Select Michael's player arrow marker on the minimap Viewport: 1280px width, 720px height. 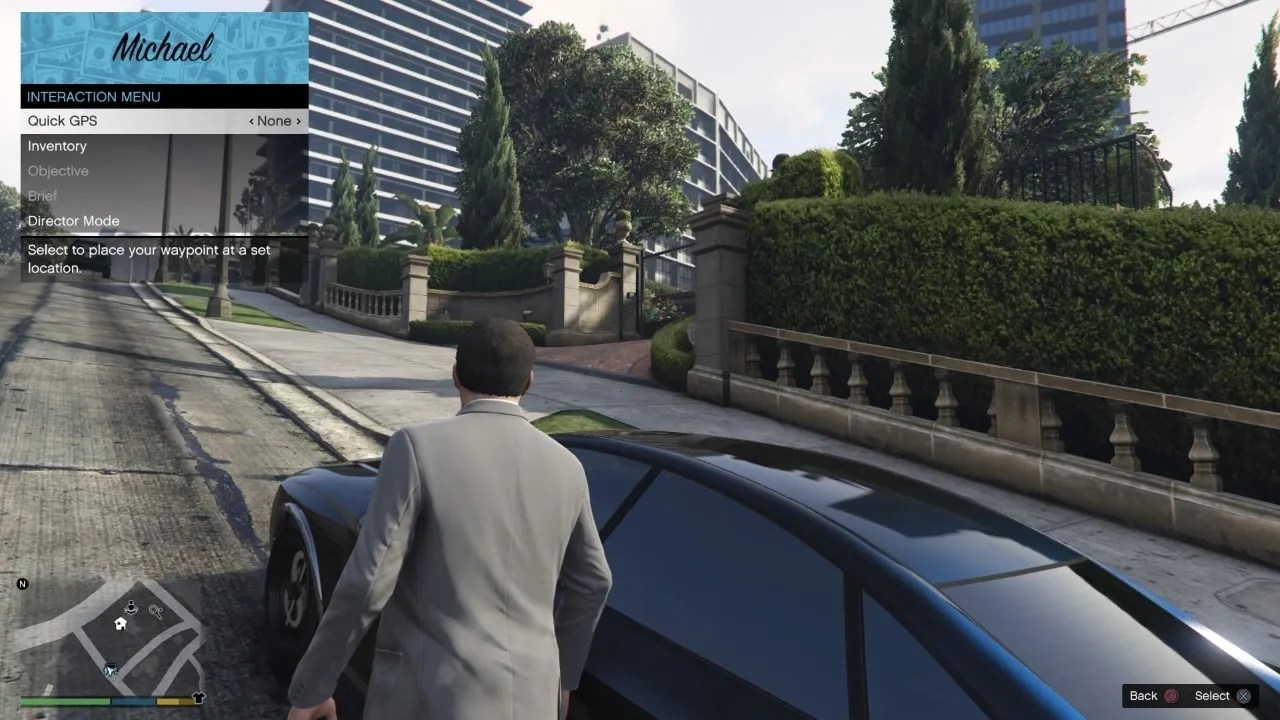coord(111,669)
